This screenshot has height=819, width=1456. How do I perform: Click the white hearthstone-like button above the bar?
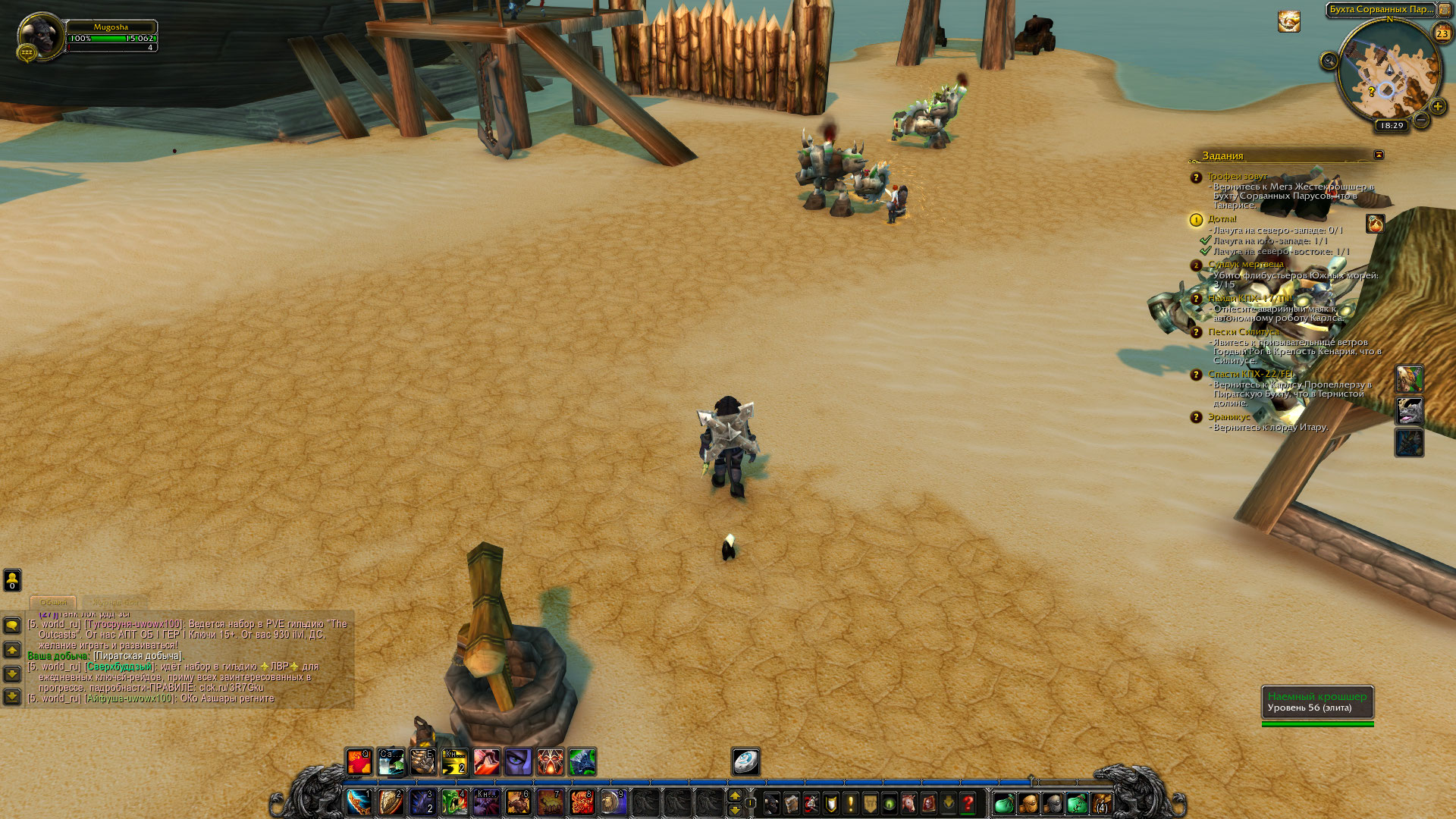[745, 762]
